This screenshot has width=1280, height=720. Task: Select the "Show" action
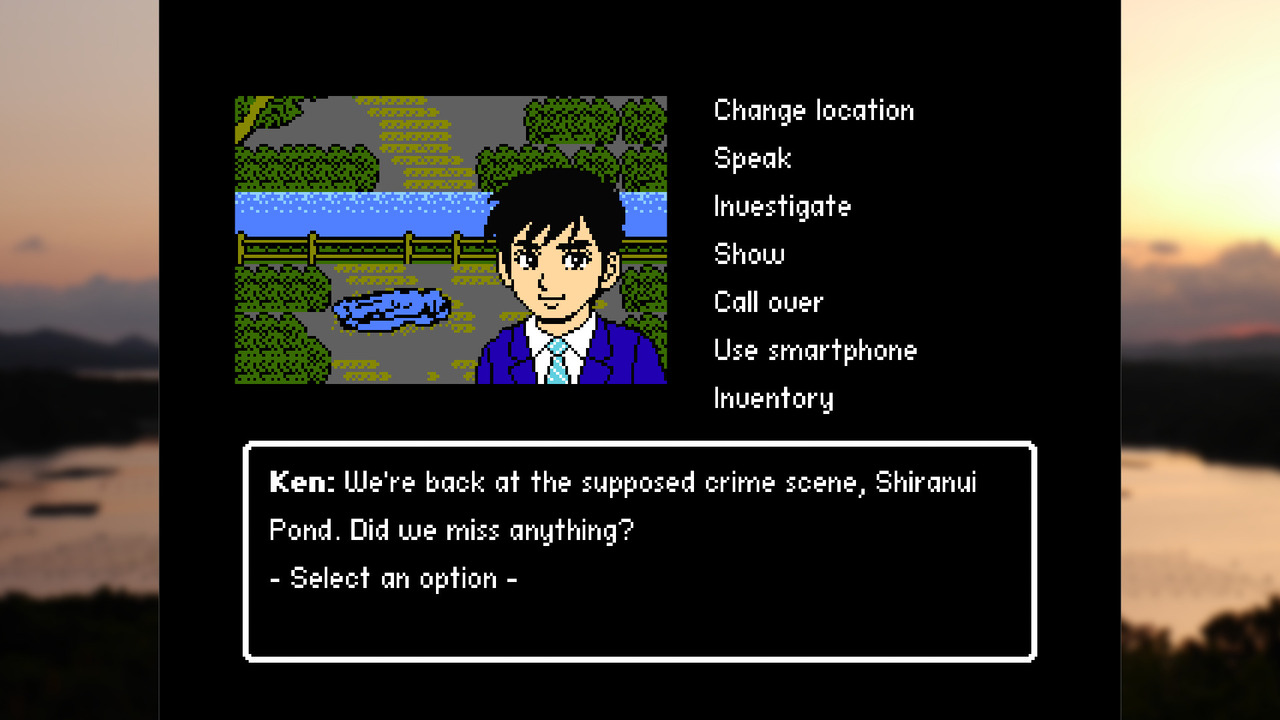[748, 254]
